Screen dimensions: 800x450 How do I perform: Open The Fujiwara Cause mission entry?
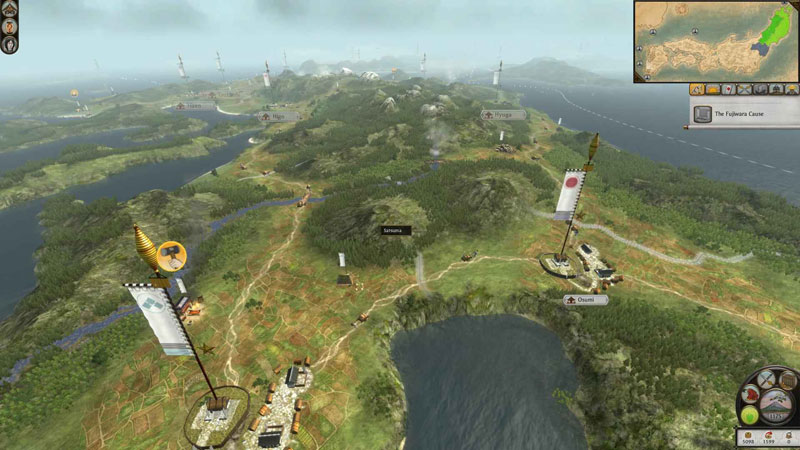[742, 114]
